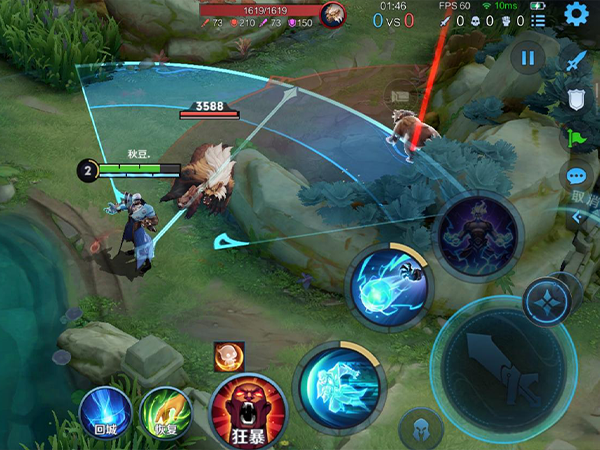Tap the four-point star target-minion button

tap(547, 301)
